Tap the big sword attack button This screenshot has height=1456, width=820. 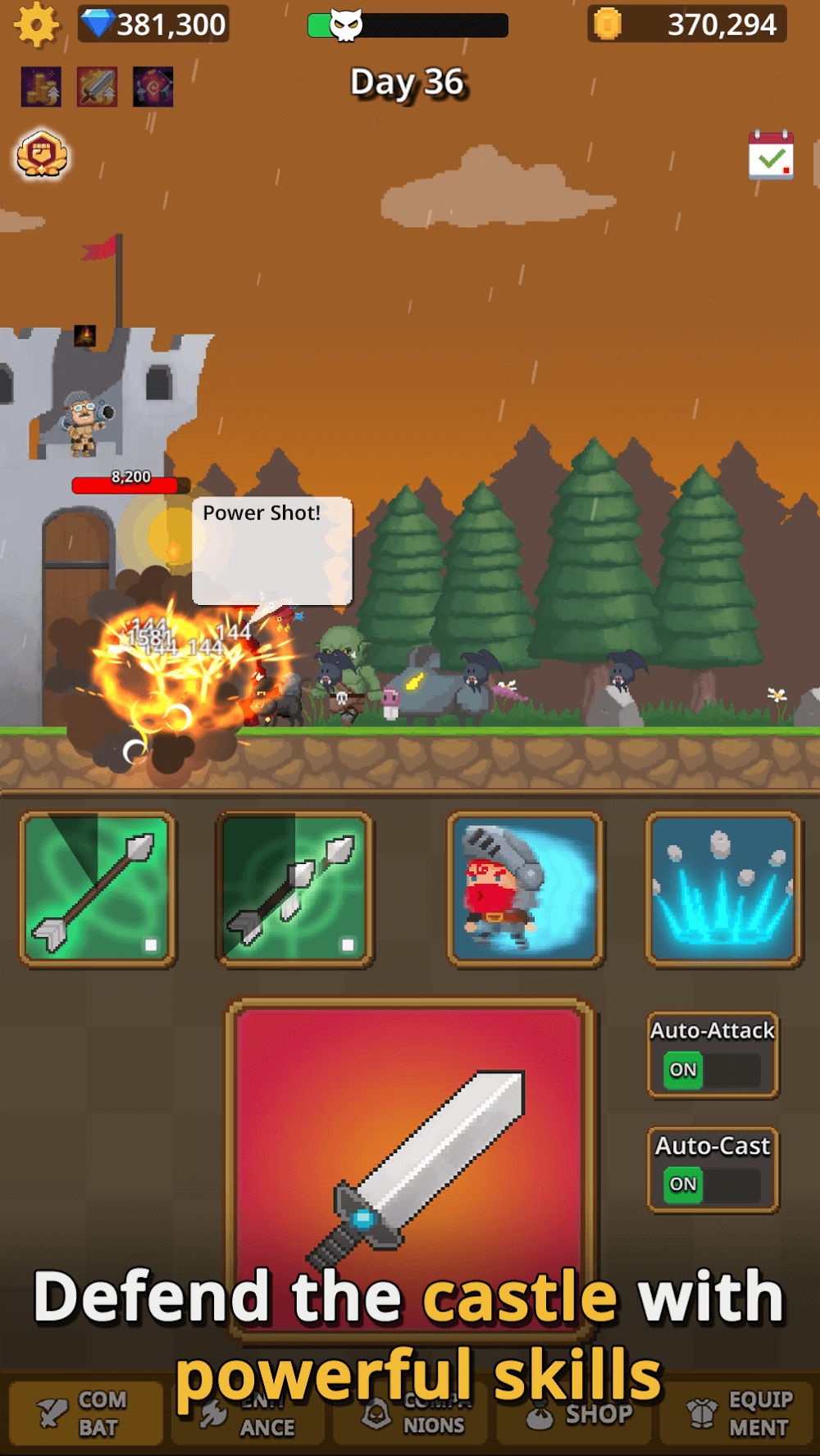coord(410,1164)
